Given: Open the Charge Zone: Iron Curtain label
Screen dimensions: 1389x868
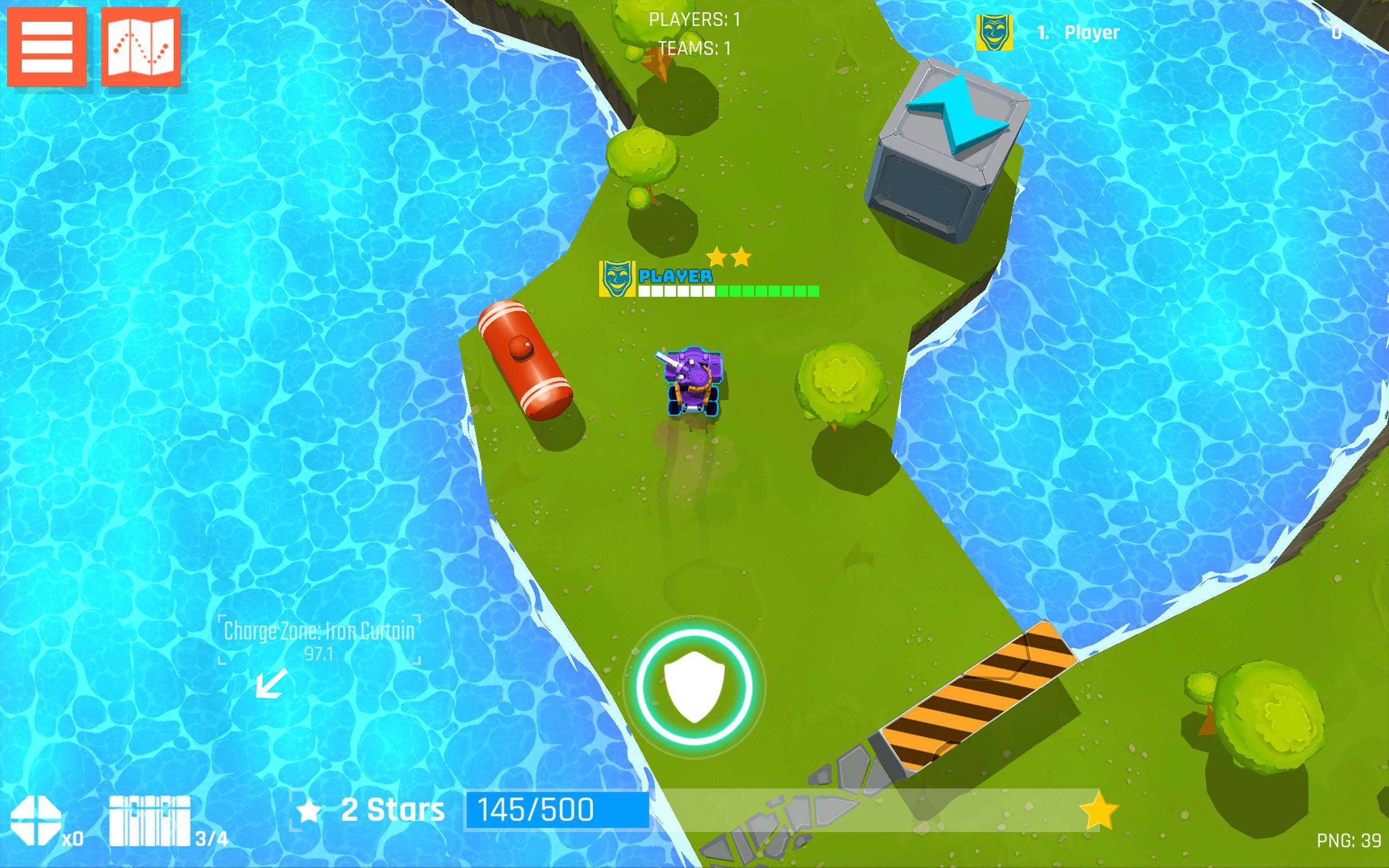Looking at the screenshot, I should pos(318,630).
